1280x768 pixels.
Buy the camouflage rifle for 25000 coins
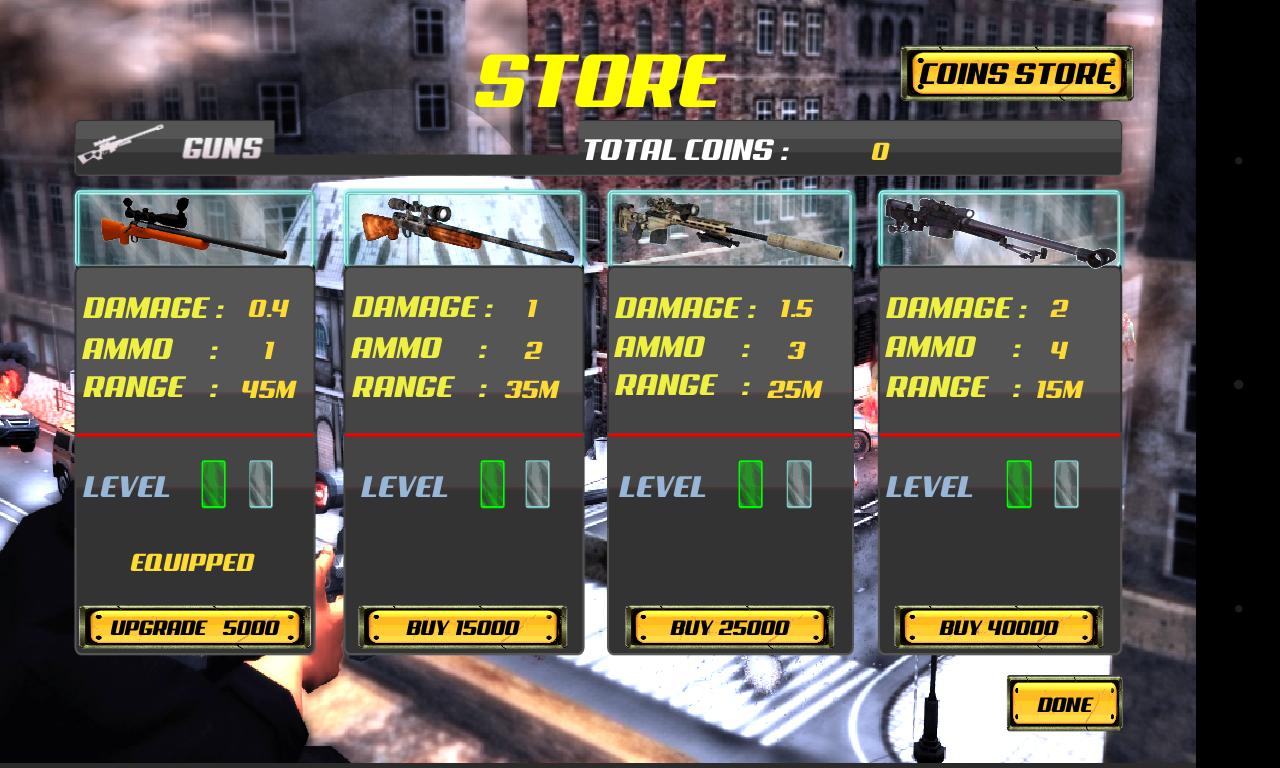click(x=729, y=627)
